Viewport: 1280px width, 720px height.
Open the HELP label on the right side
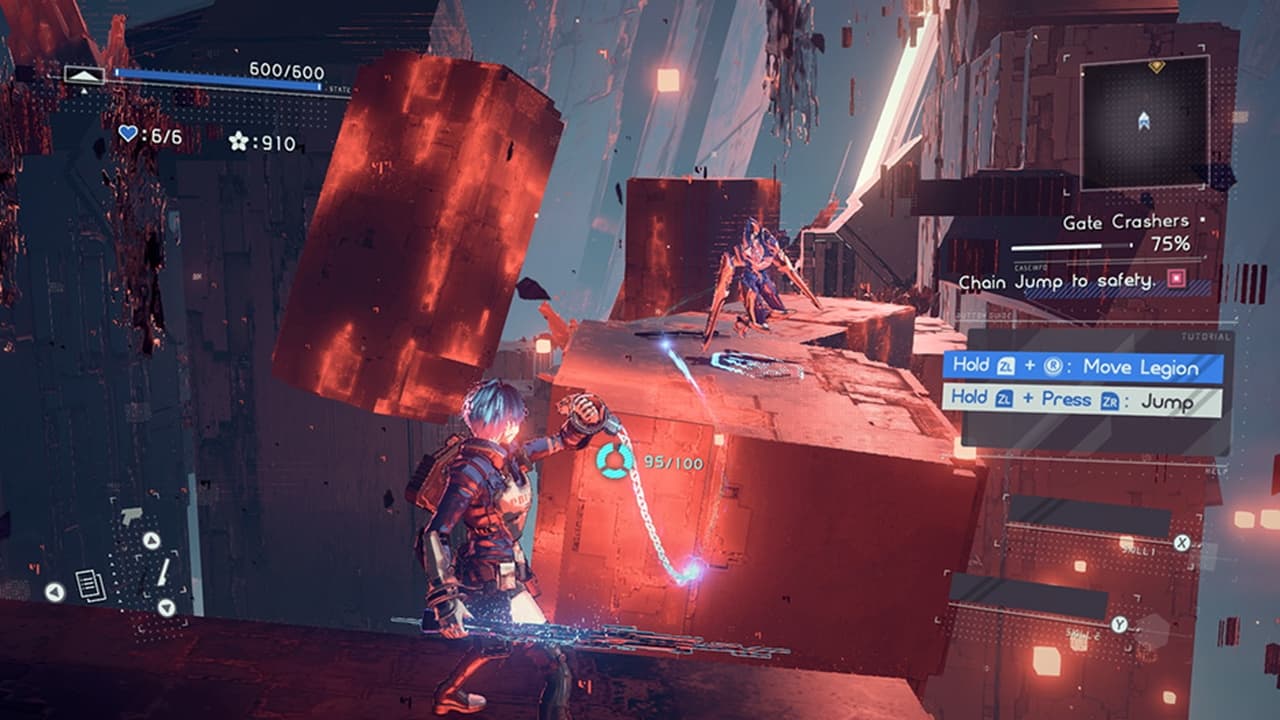coord(1215,470)
